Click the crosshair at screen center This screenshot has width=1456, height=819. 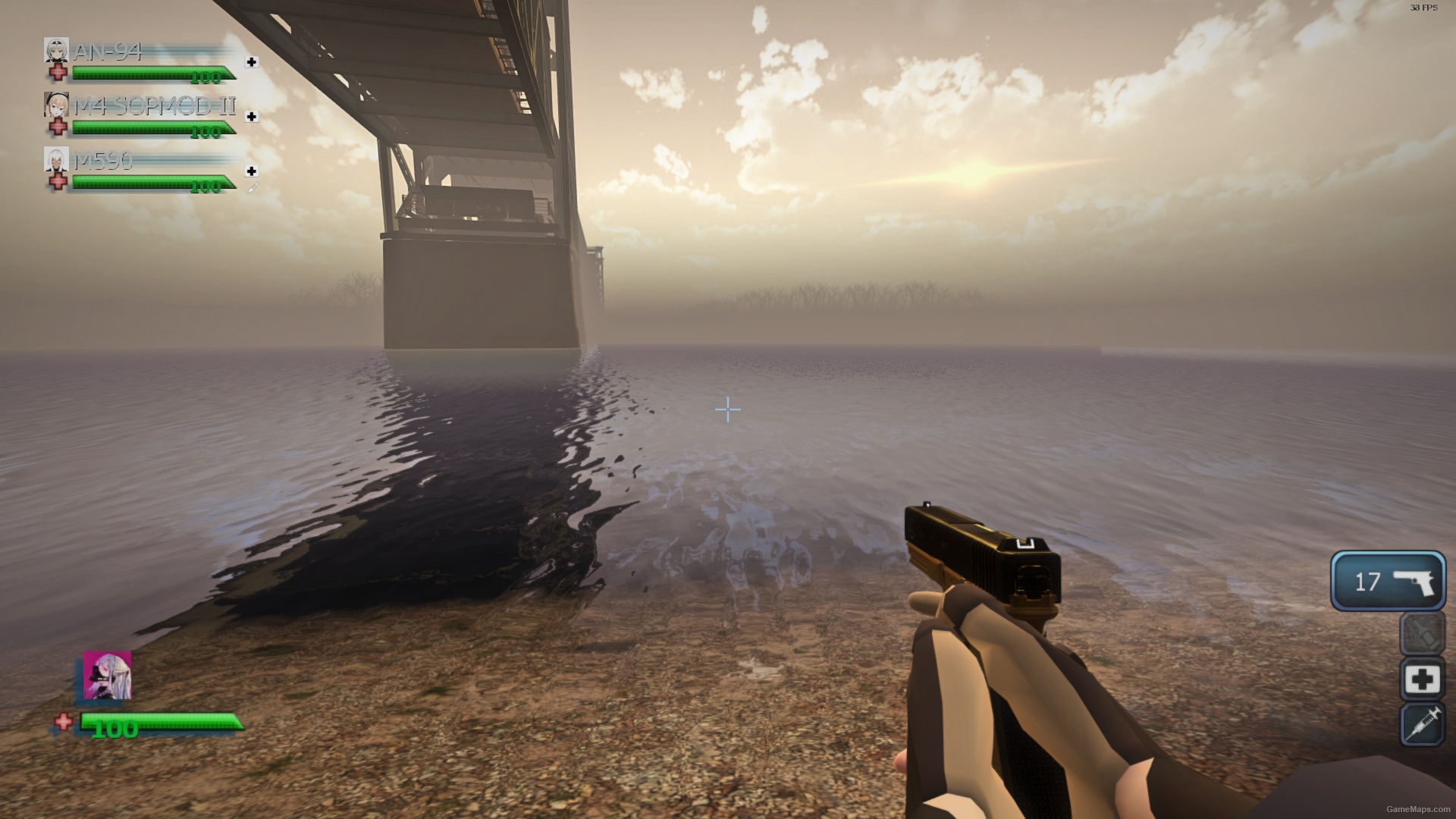727,409
